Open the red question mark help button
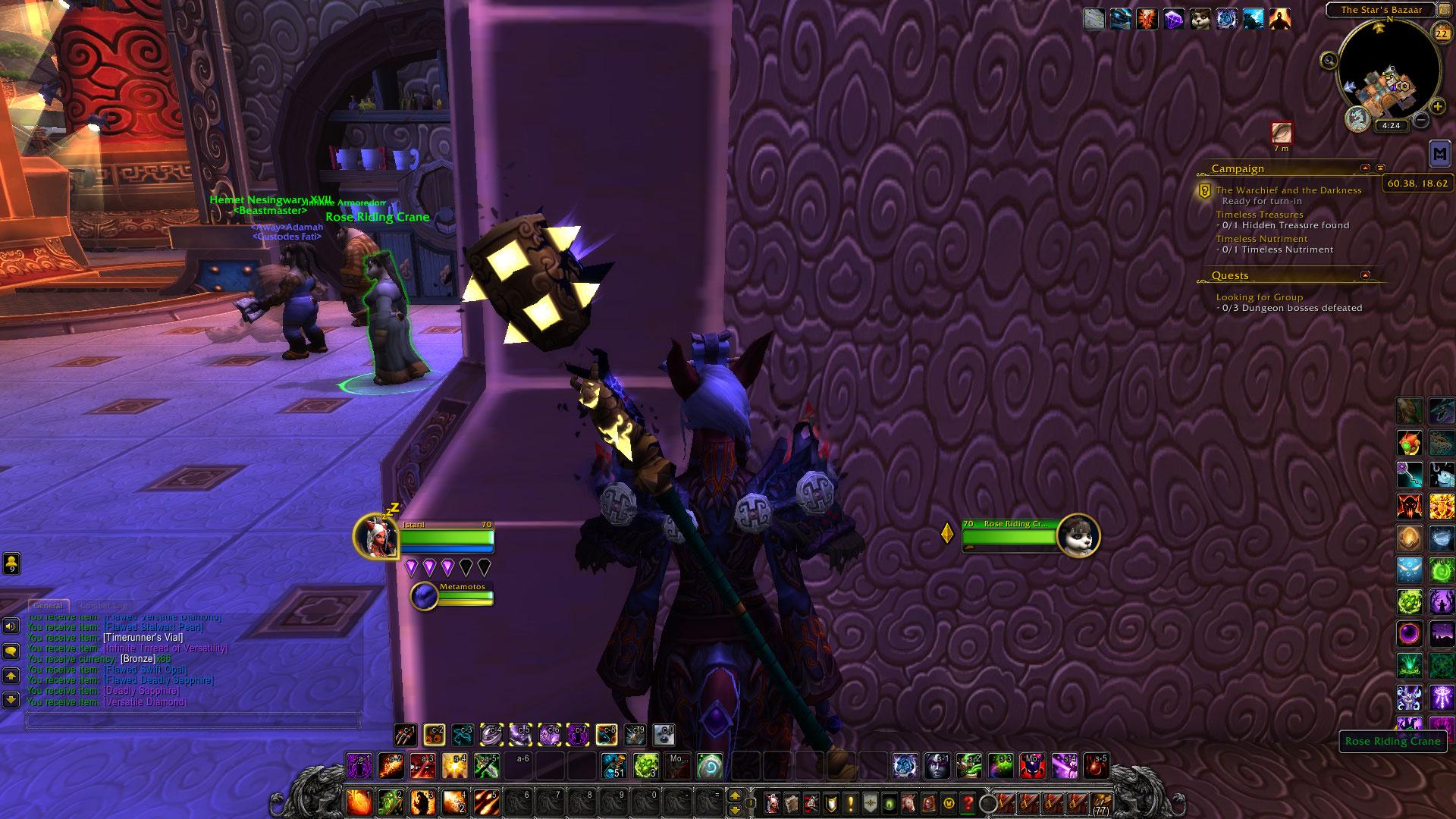The width and height of the screenshot is (1456, 819). coord(968,802)
